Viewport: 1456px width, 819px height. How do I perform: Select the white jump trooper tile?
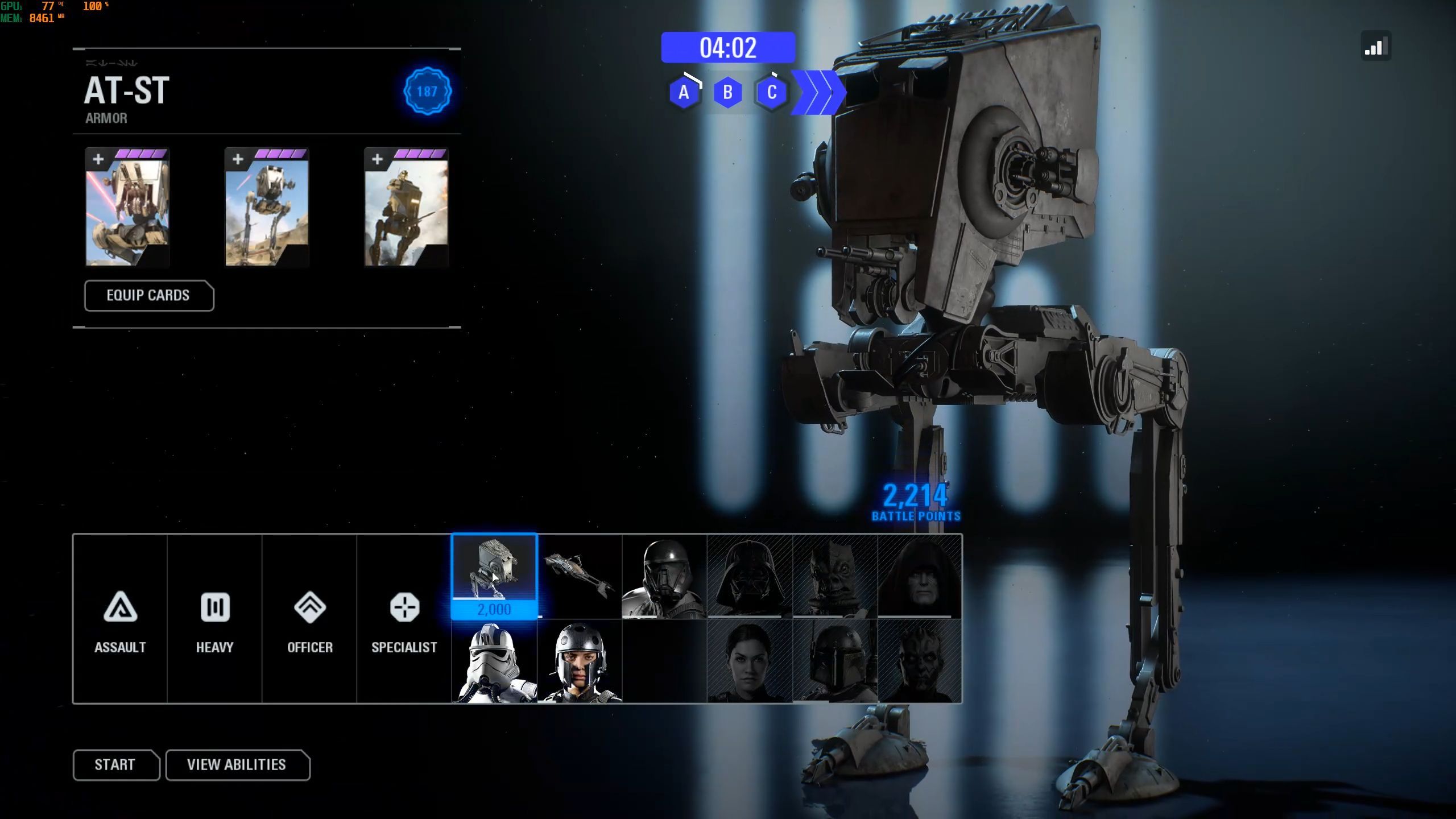494,661
